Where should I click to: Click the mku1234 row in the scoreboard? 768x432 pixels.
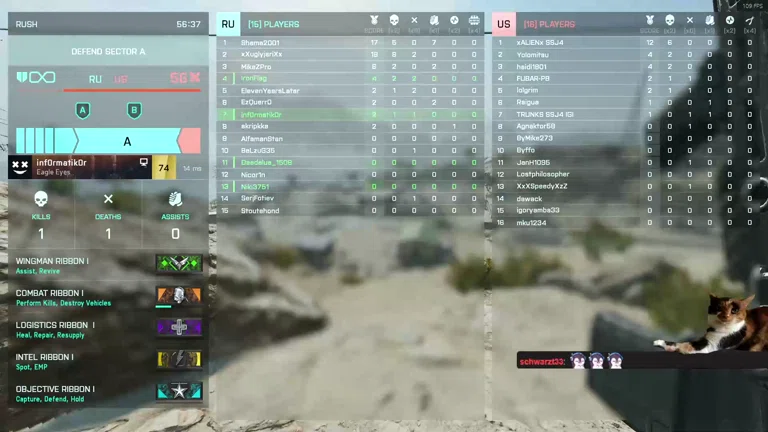(531, 223)
